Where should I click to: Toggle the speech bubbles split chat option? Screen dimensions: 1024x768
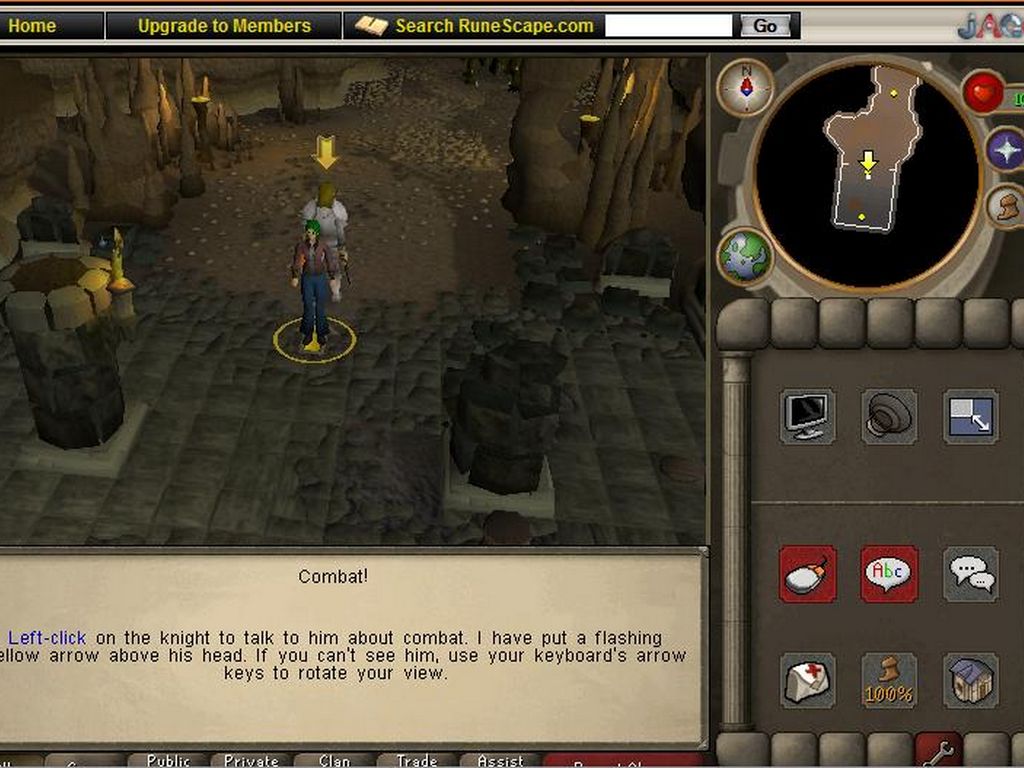(970, 574)
